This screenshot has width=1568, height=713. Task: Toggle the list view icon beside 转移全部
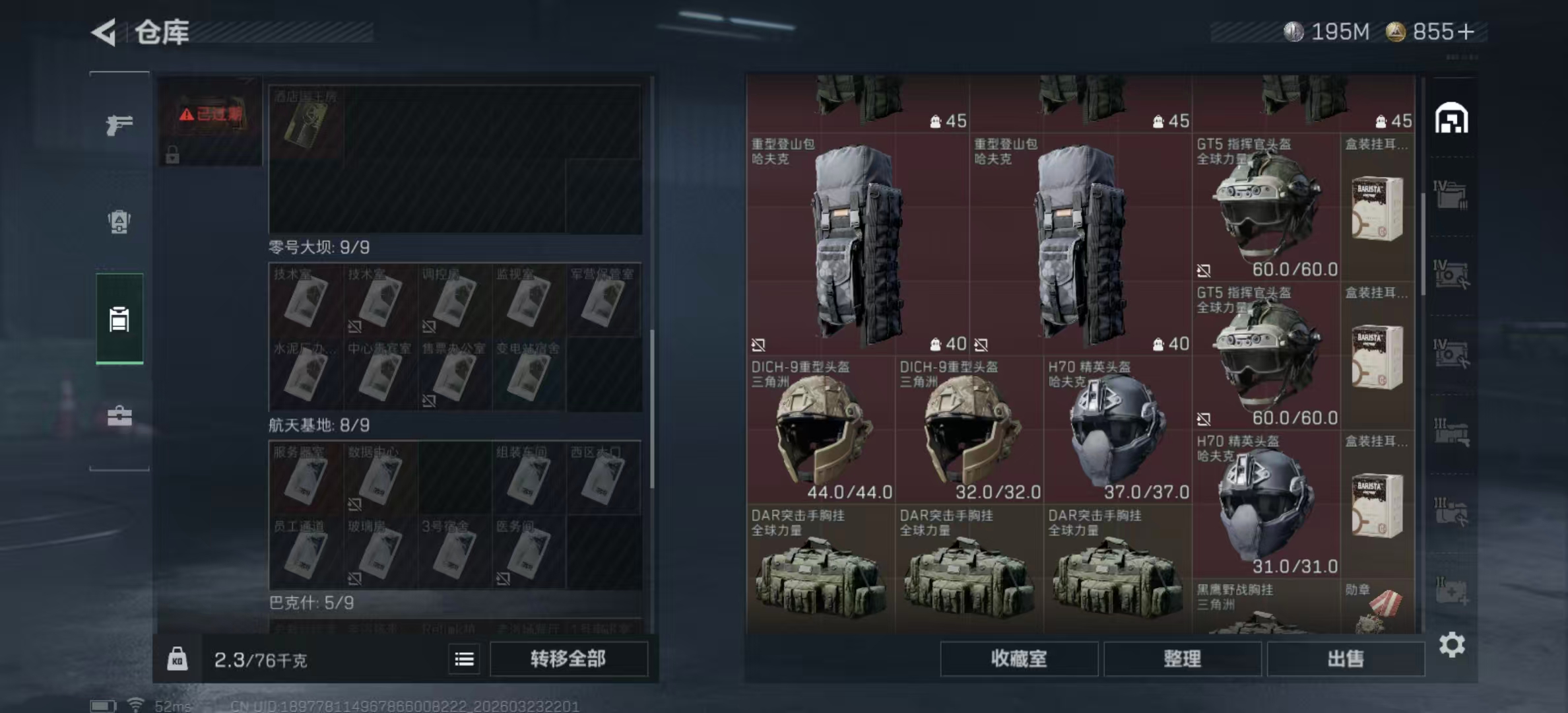(464, 659)
